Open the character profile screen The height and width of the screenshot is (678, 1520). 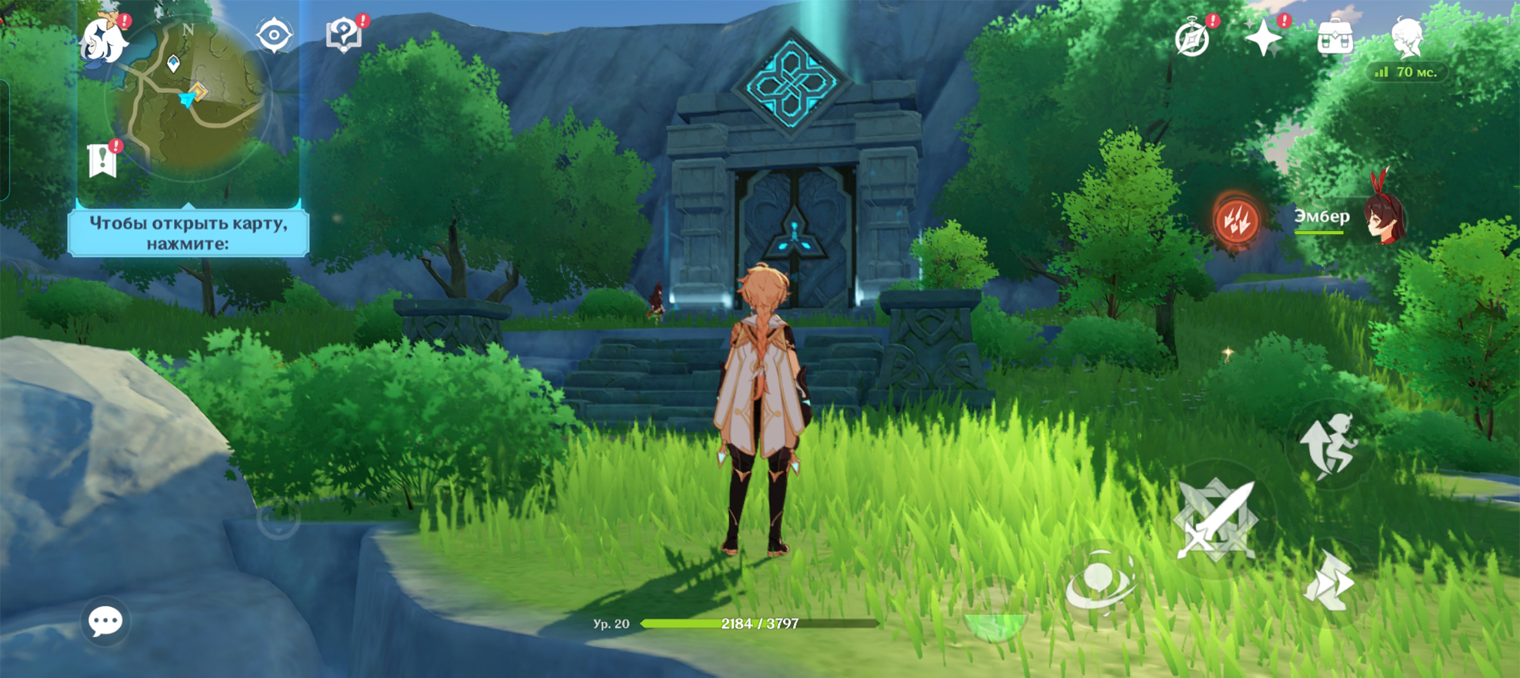[1407, 36]
